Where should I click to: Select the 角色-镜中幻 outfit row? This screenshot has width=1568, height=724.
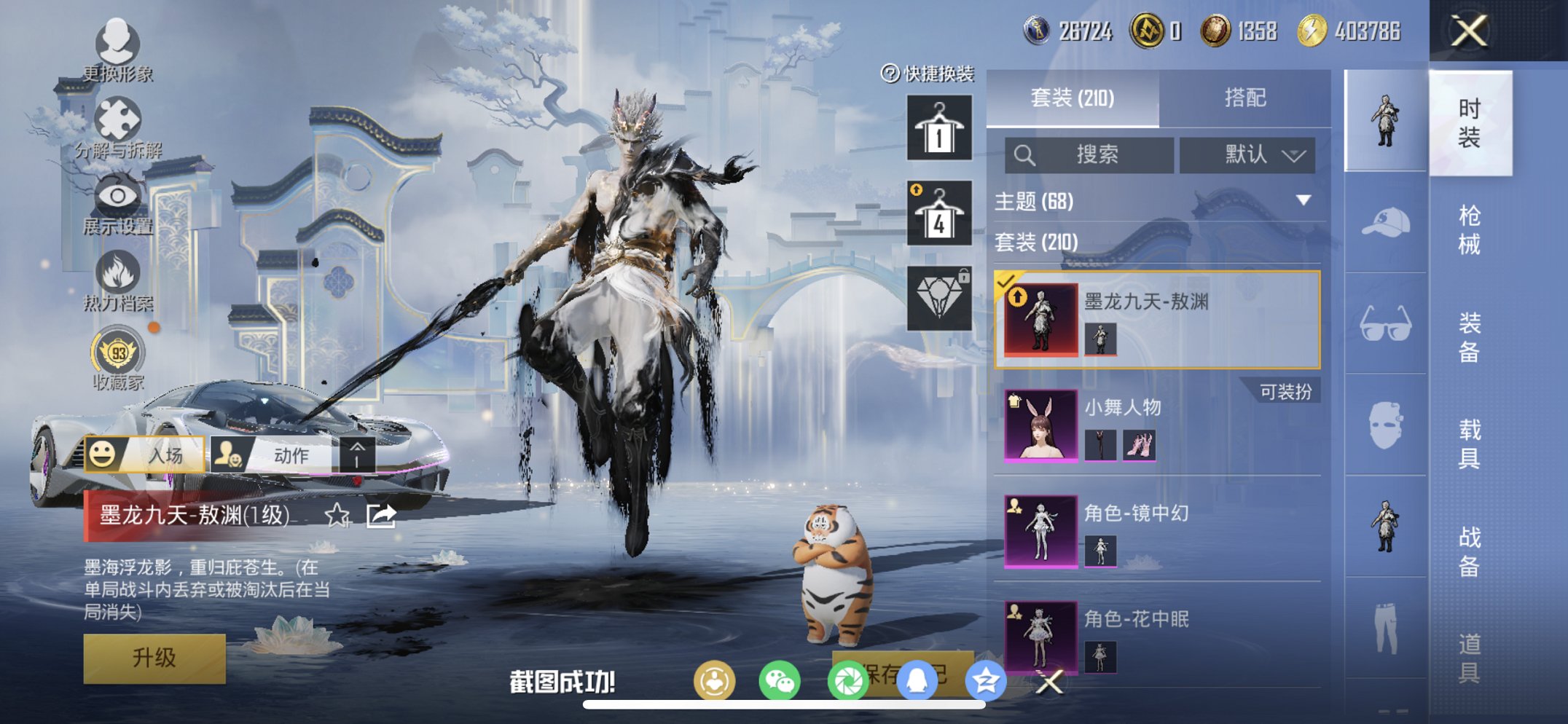click(1157, 531)
